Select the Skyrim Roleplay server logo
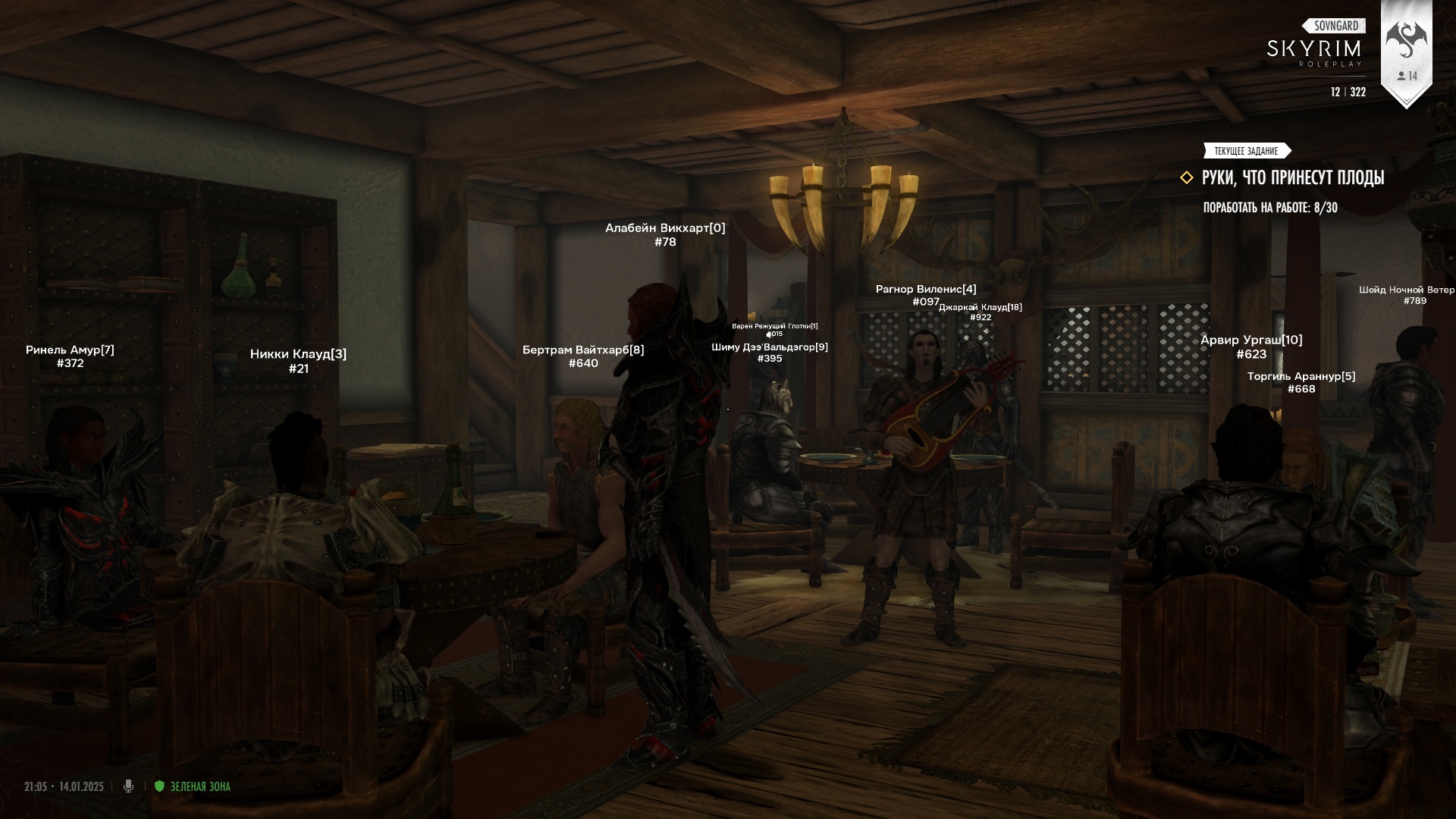The width and height of the screenshot is (1456, 819). click(x=1314, y=51)
